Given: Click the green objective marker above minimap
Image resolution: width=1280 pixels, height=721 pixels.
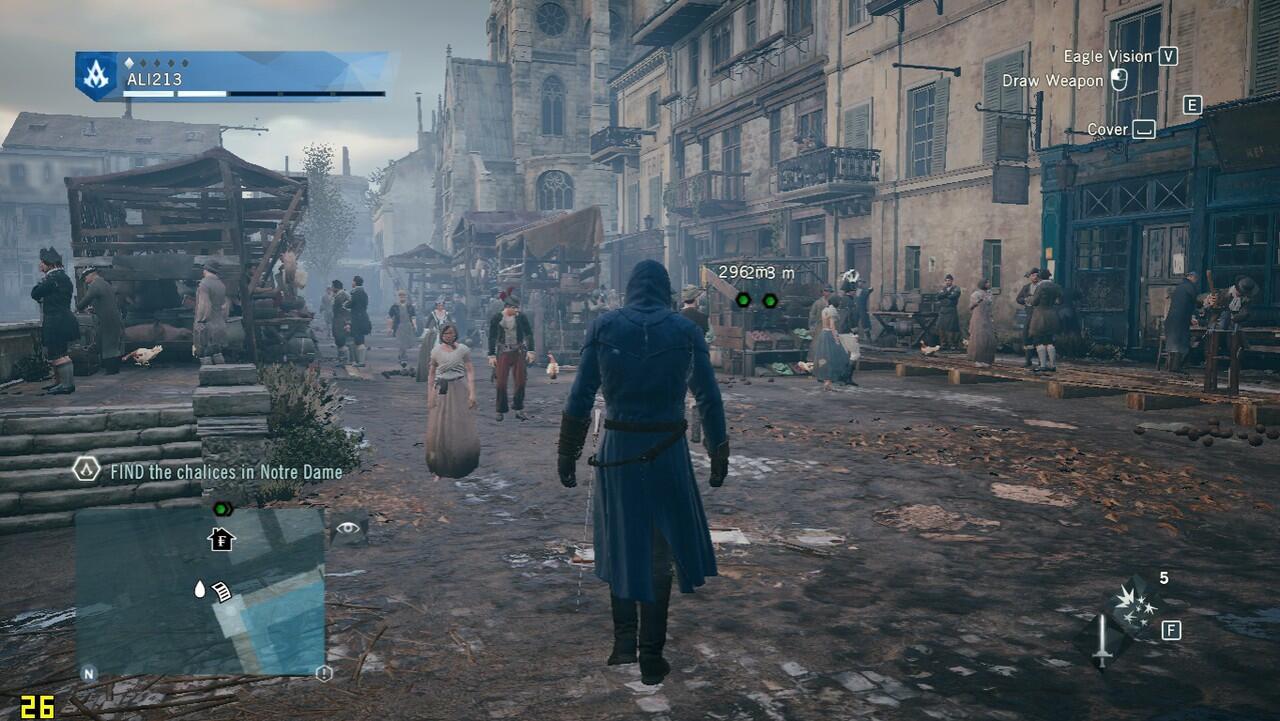Looking at the screenshot, I should pos(222,509).
